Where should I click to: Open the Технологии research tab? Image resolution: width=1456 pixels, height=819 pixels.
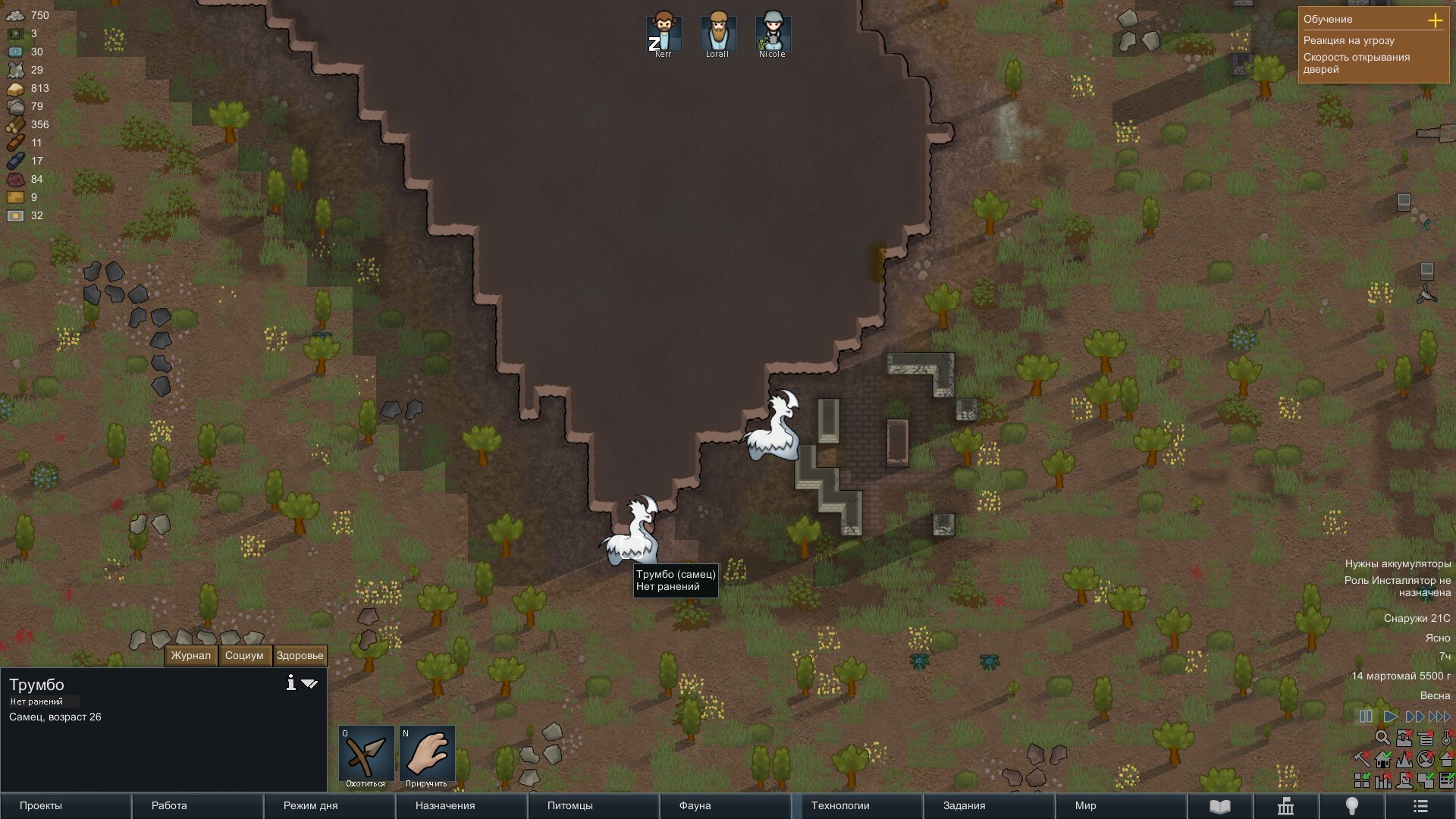pyautogui.click(x=857, y=805)
